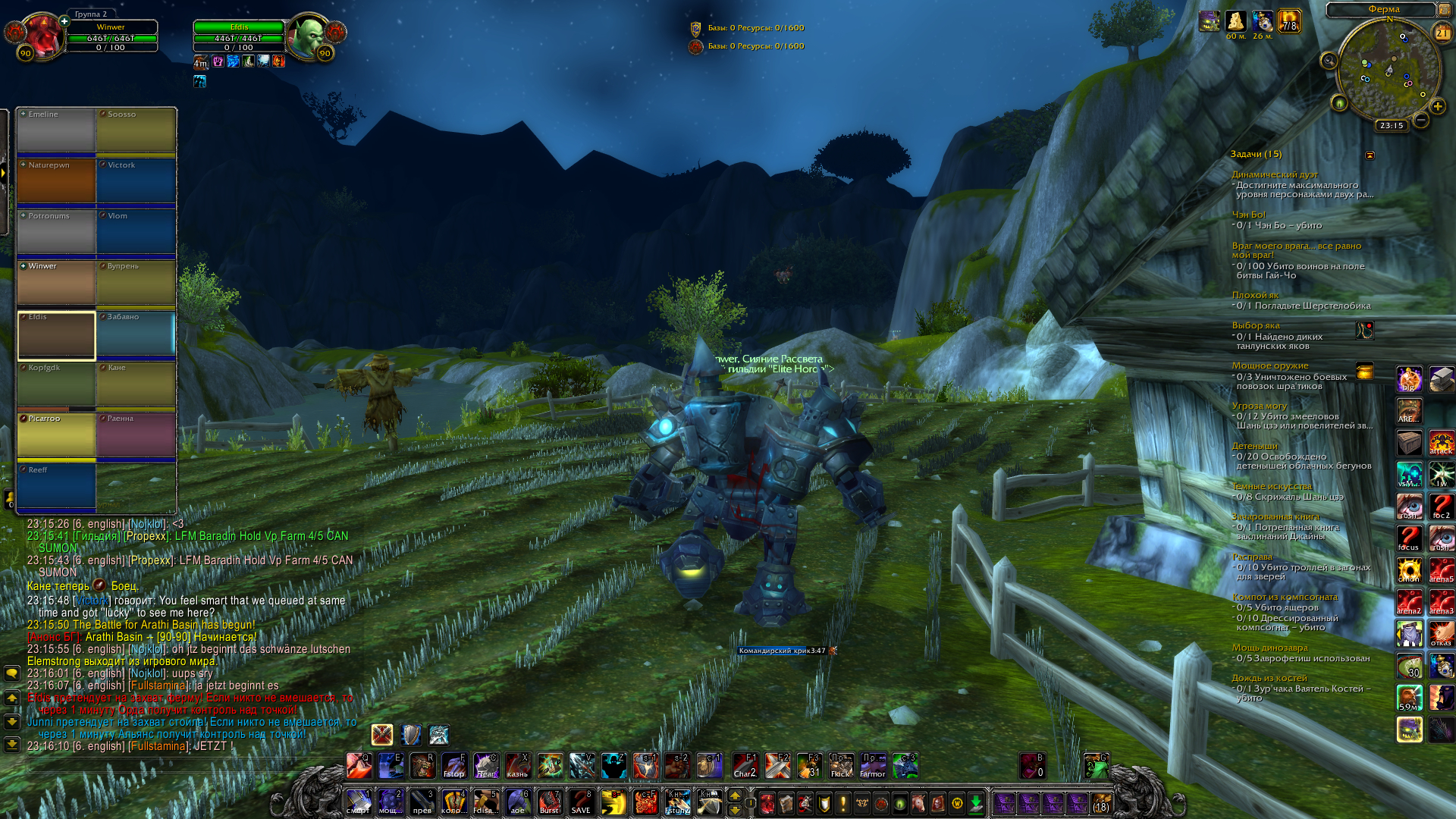Click the minimap tracking magnifier button

click(x=1329, y=61)
